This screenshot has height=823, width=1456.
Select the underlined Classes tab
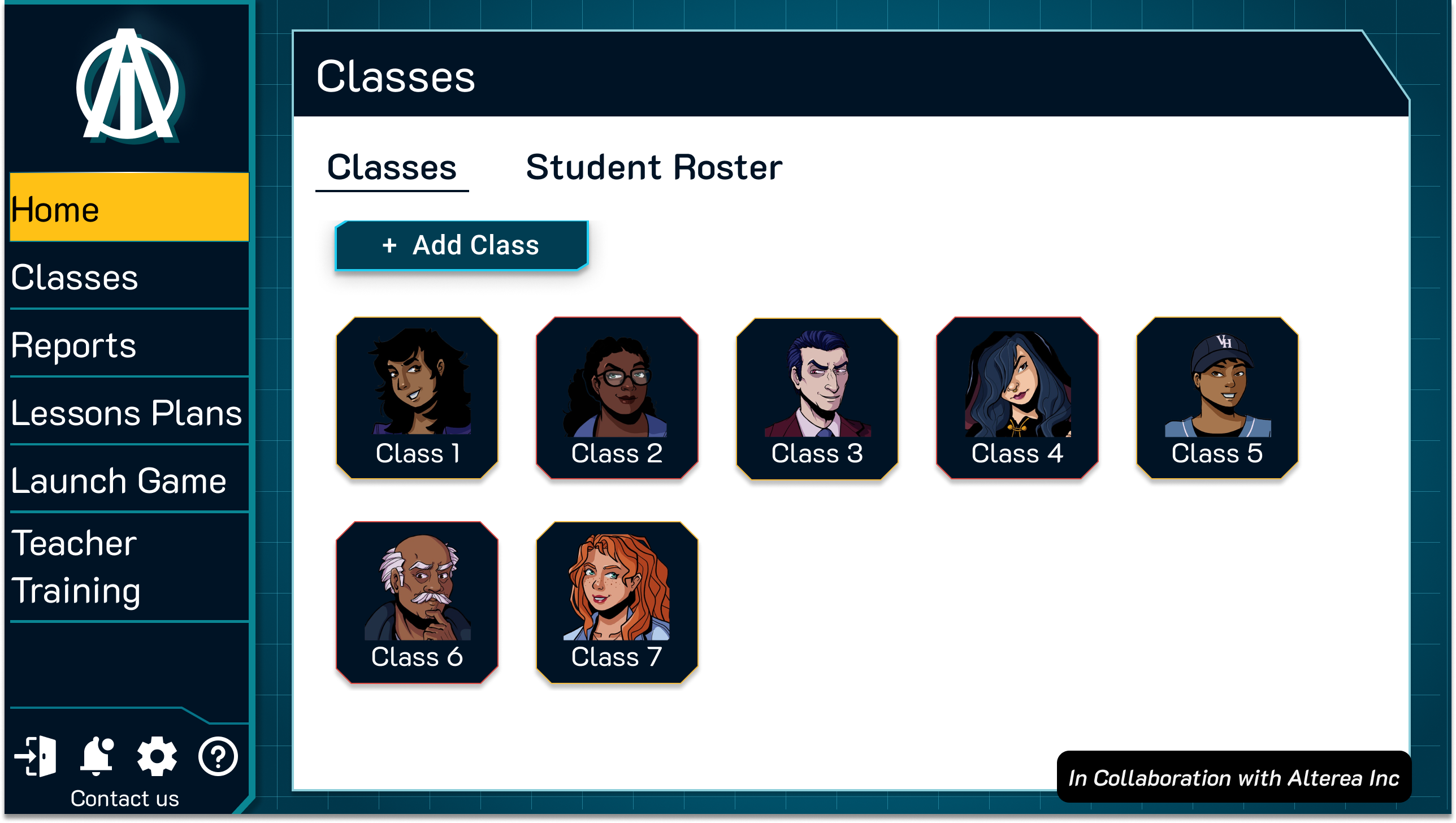coord(392,167)
